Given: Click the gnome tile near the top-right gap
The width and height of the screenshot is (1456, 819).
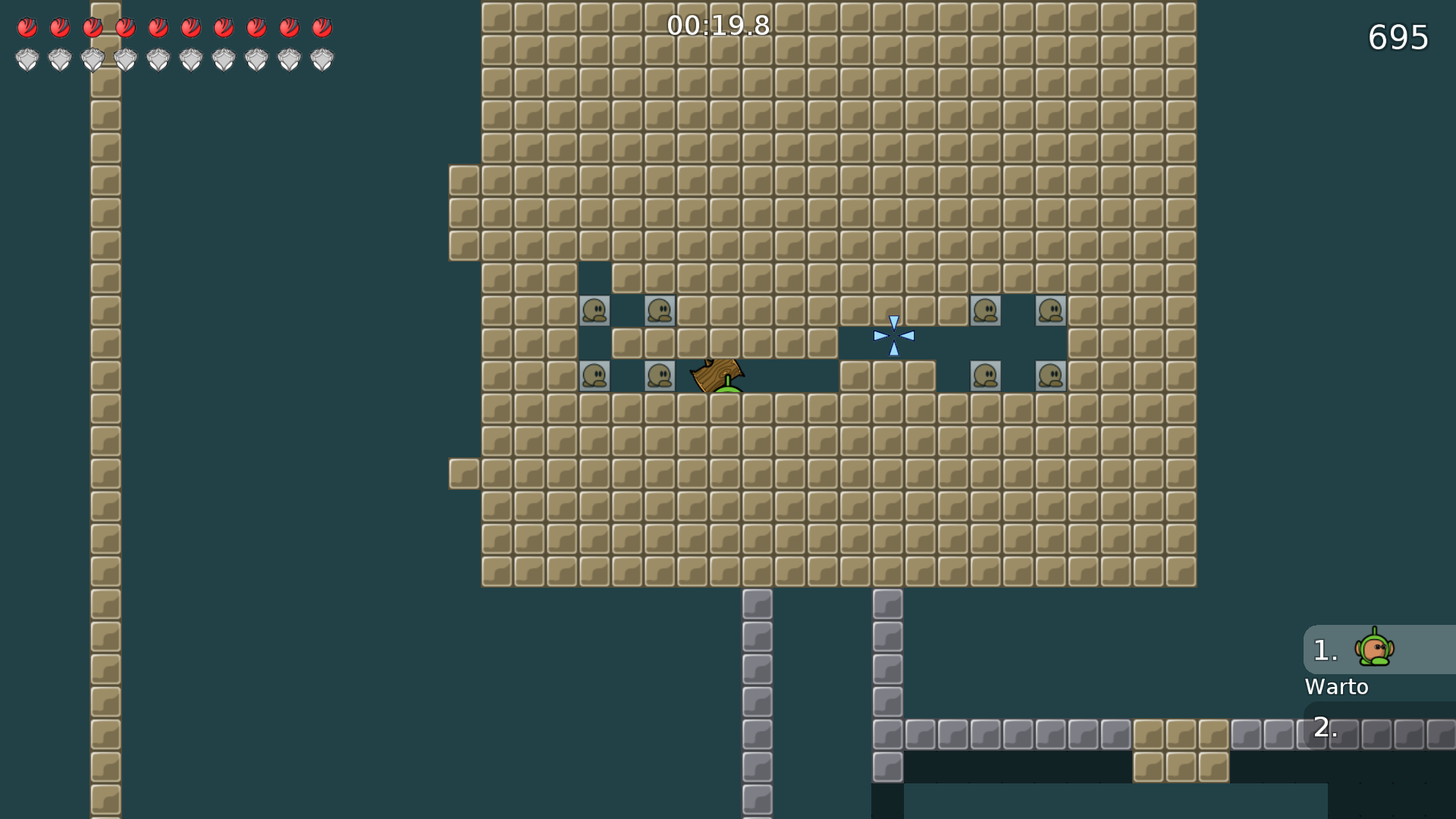Looking at the screenshot, I should pyautogui.click(x=987, y=310).
